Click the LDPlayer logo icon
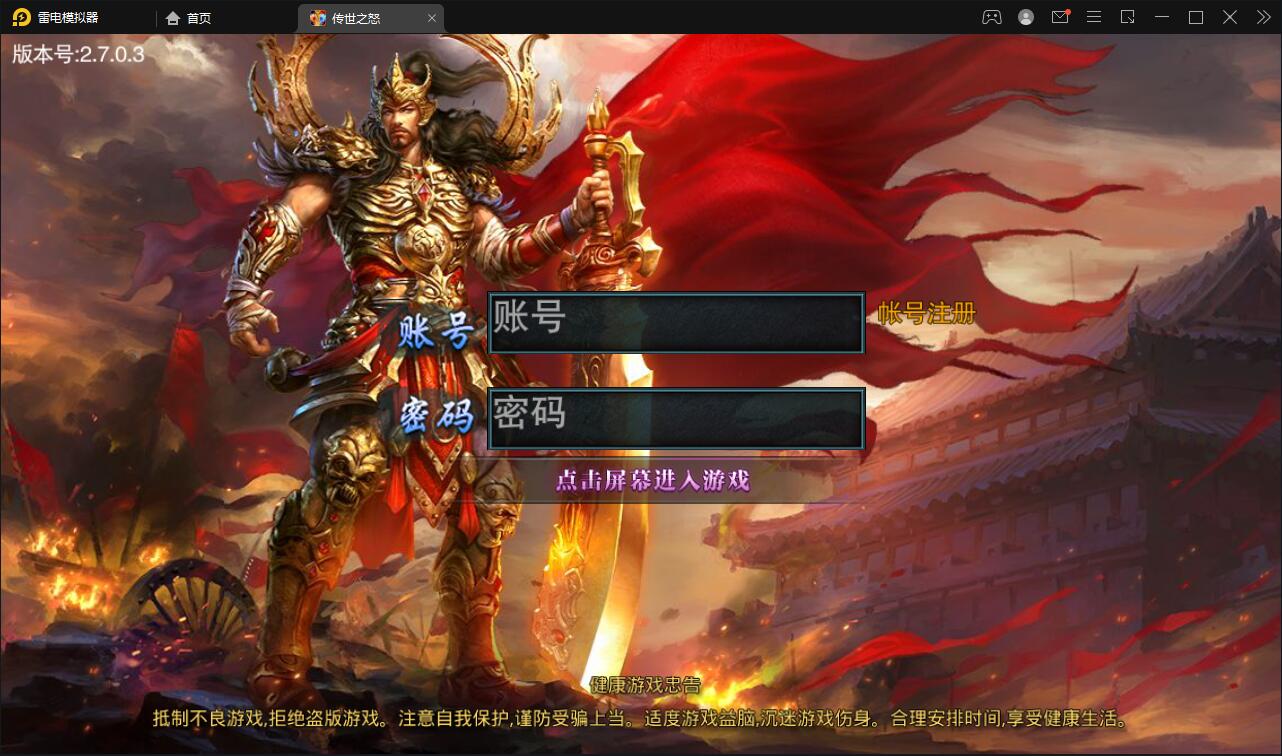The image size is (1282, 756). point(20,17)
